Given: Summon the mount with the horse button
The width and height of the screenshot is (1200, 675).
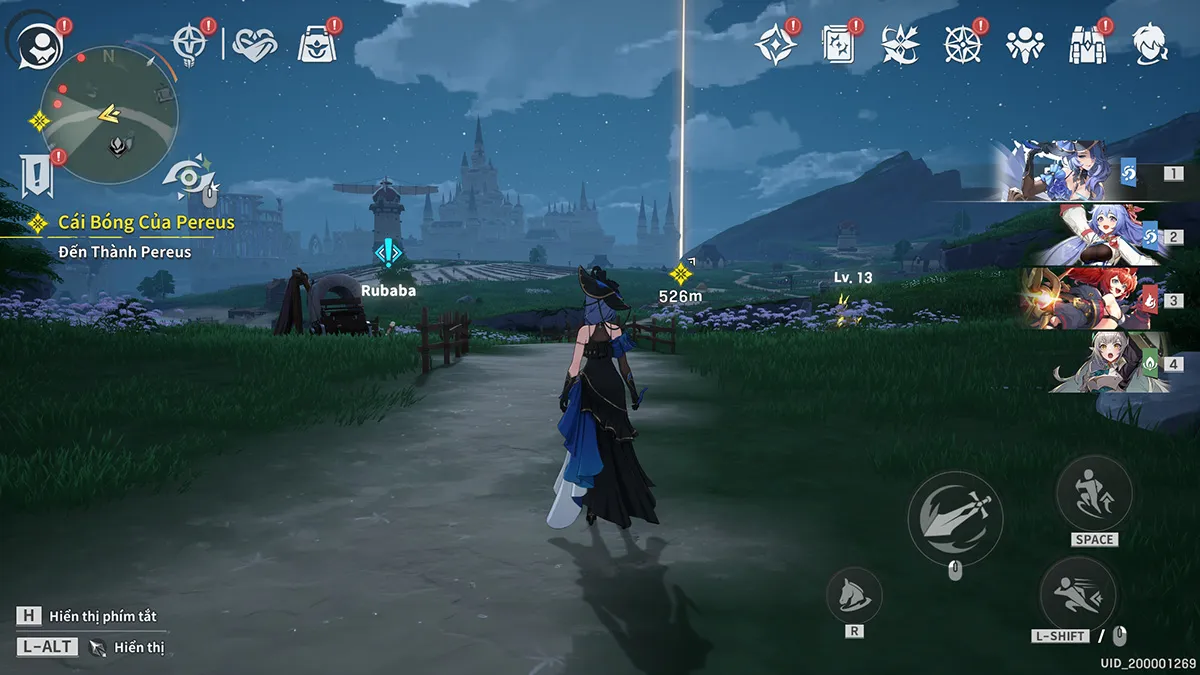Looking at the screenshot, I should click(853, 595).
